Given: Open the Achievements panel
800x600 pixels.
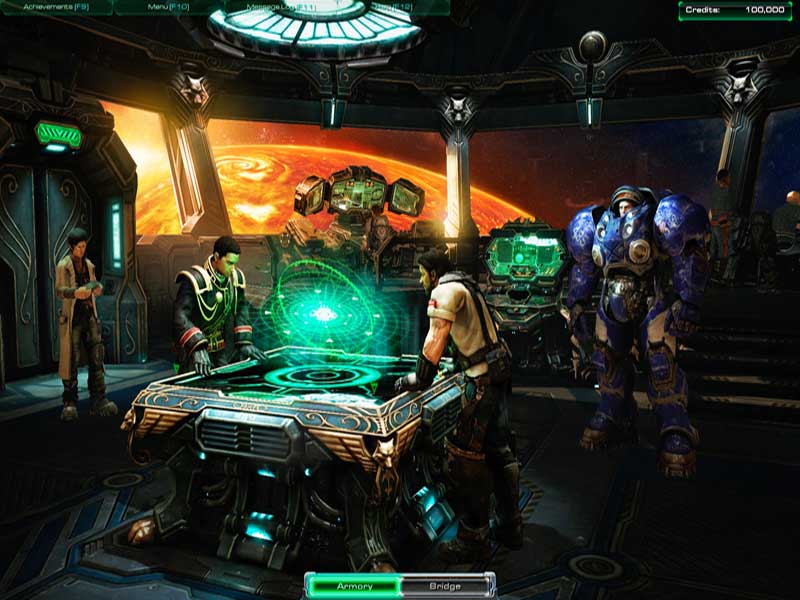Looking at the screenshot, I should click(x=57, y=6).
